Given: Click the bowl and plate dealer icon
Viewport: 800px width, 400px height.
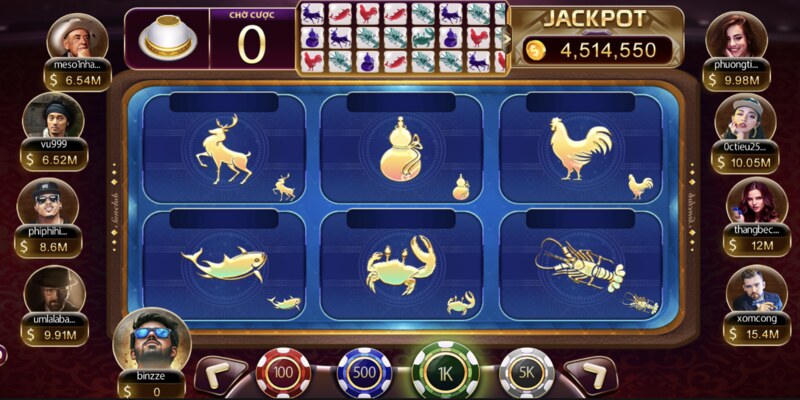Looking at the screenshot, I should pyautogui.click(x=166, y=40).
